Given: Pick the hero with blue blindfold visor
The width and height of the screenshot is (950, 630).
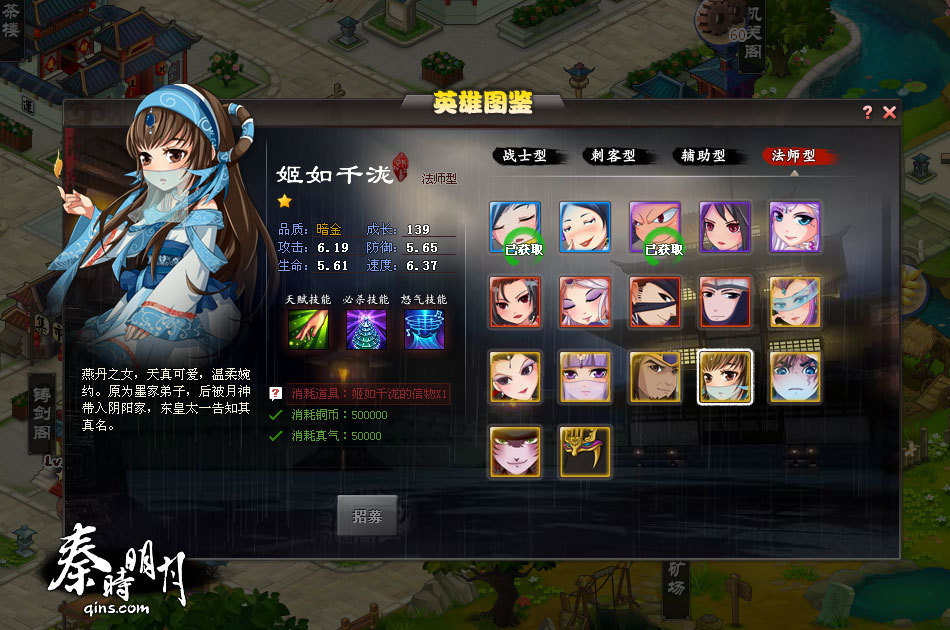Looking at the screenshot, I should pyautogui.click(x=795, y=302).
